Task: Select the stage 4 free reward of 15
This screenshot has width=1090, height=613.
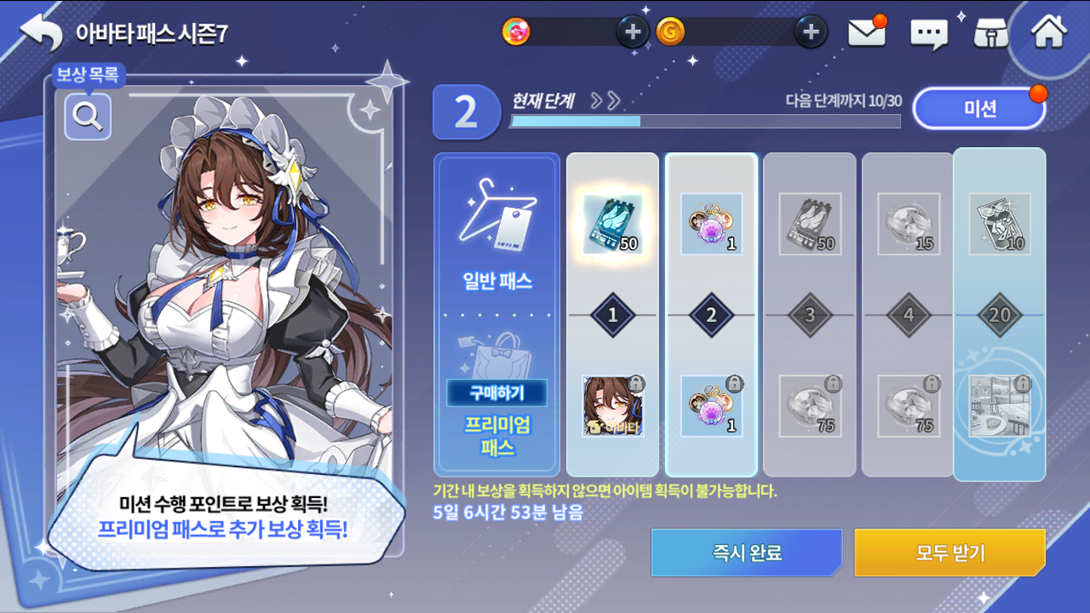Action: [x=908, y=224]
